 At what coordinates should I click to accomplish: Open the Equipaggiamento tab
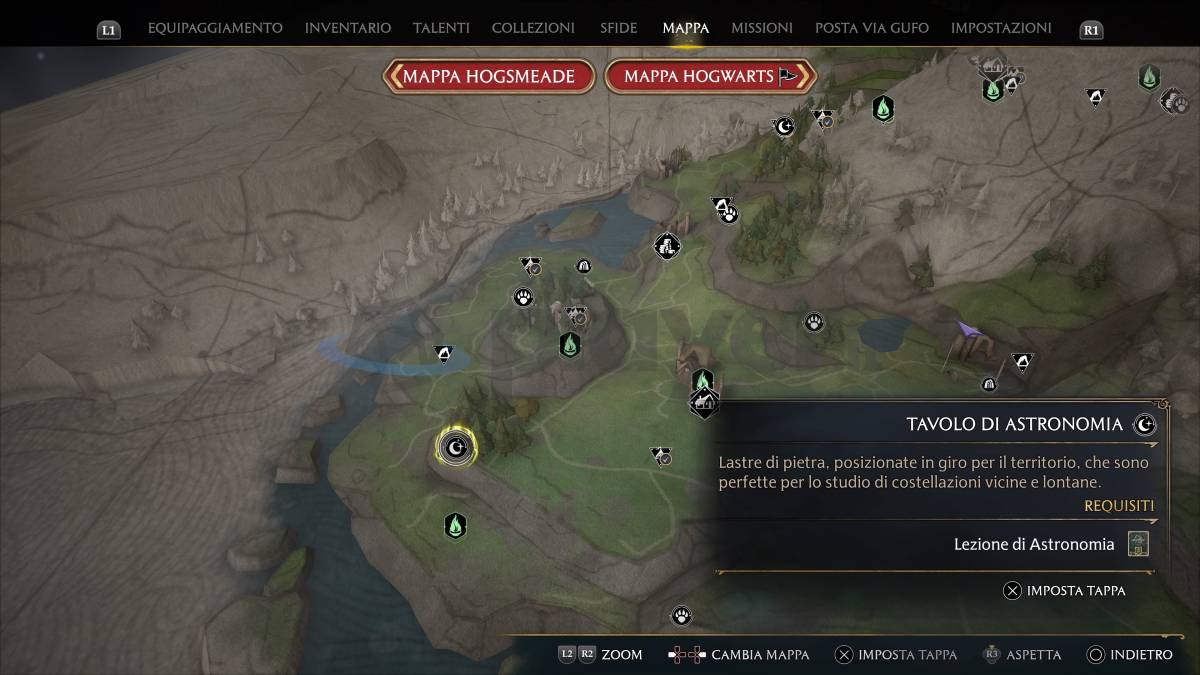pyautogui.click(x=215, y=28)
